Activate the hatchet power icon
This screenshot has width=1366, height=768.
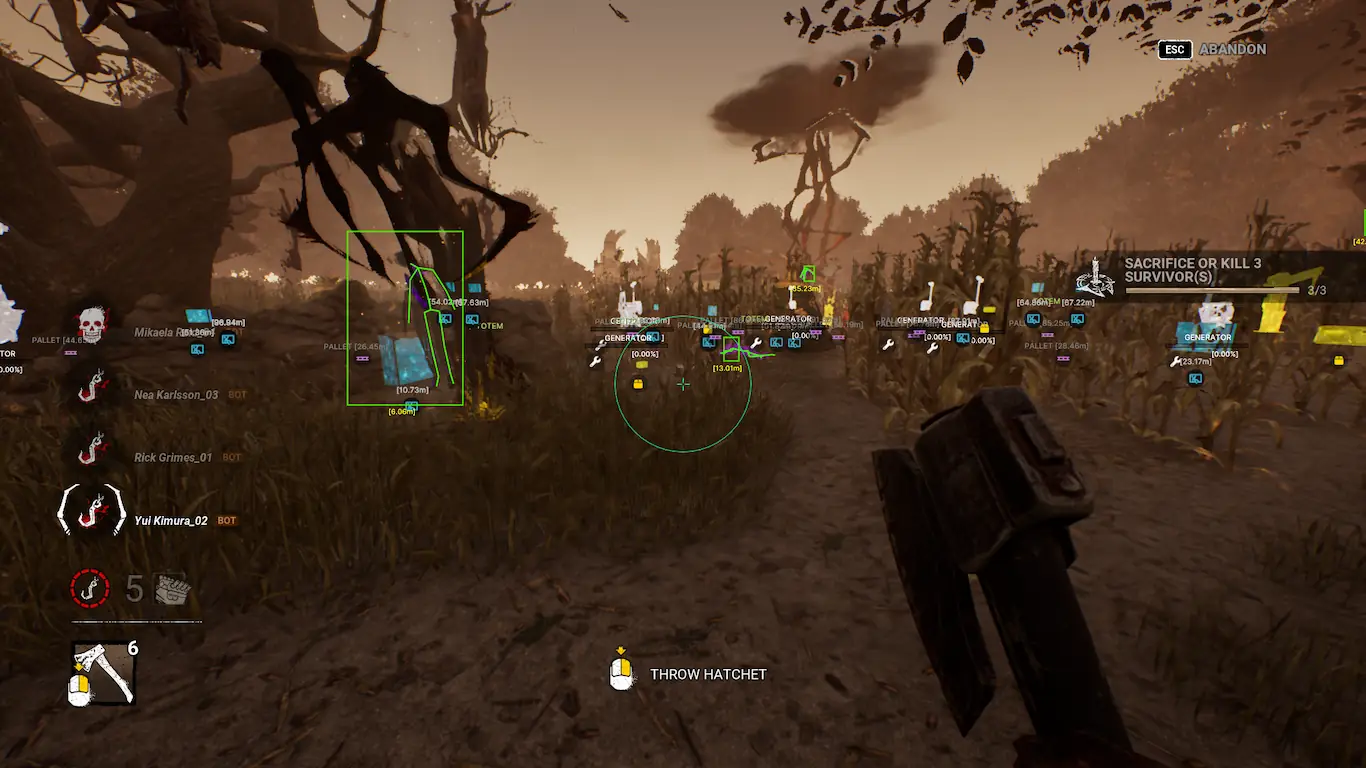tap(103, 672)
